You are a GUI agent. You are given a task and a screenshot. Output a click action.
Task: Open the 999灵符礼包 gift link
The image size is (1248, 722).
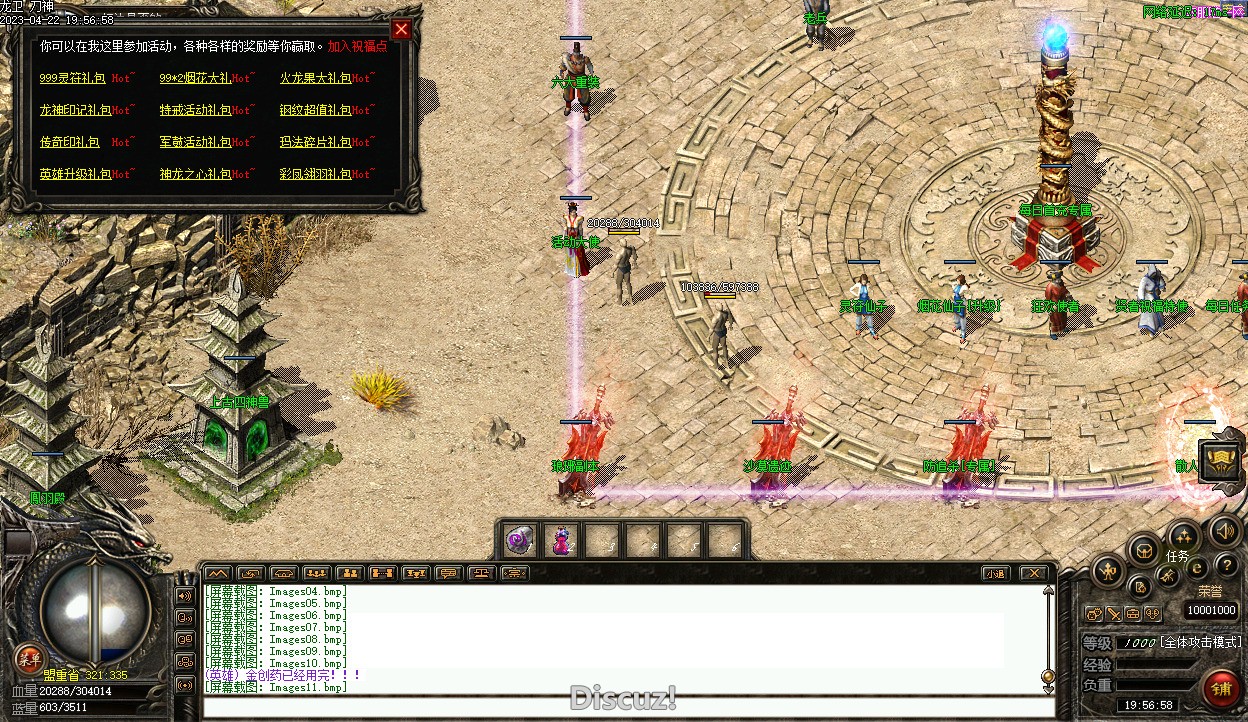point(73,78)
